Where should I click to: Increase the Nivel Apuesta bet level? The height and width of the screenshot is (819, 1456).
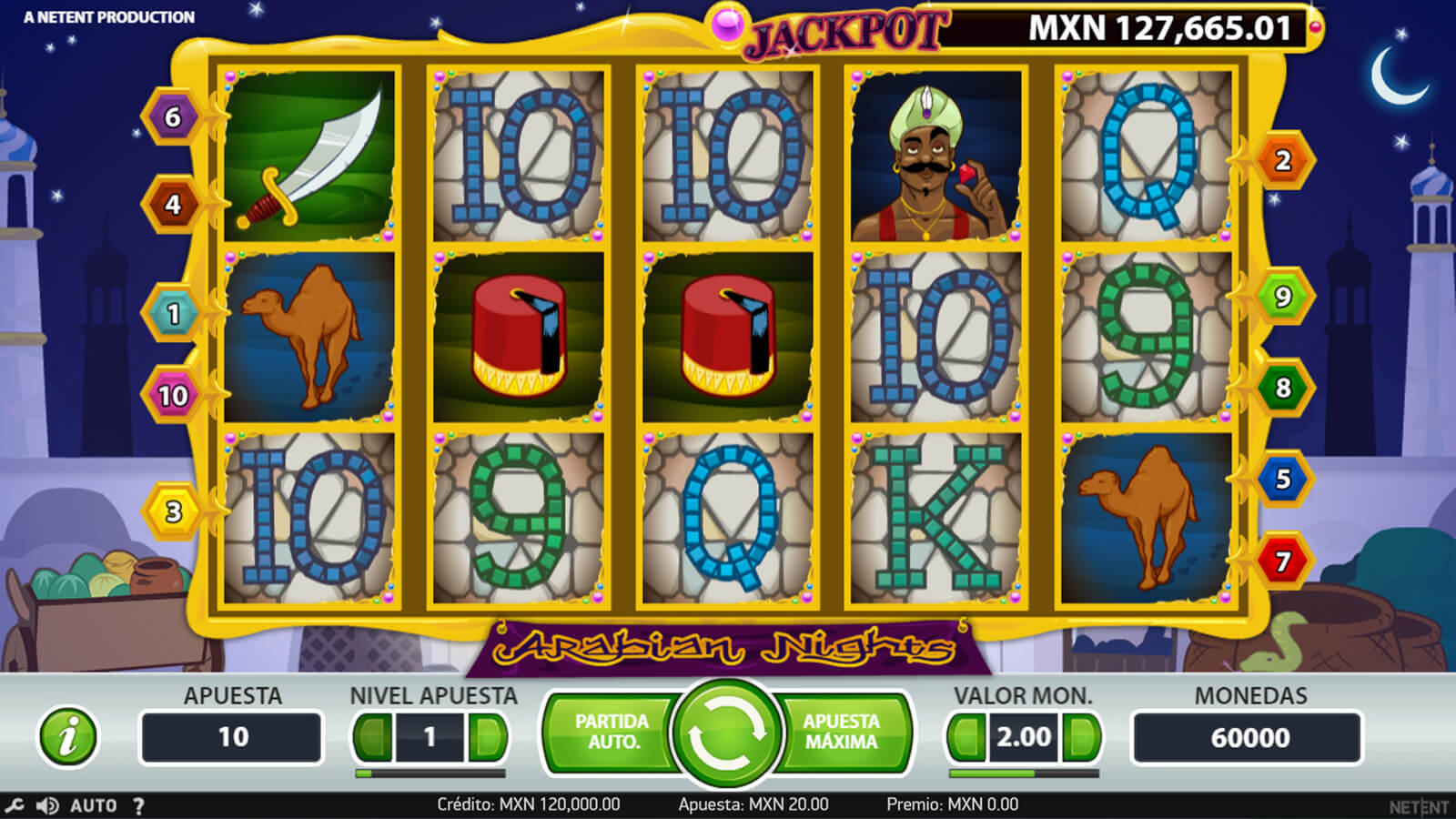pyautogui.click(x=488, y=737)
